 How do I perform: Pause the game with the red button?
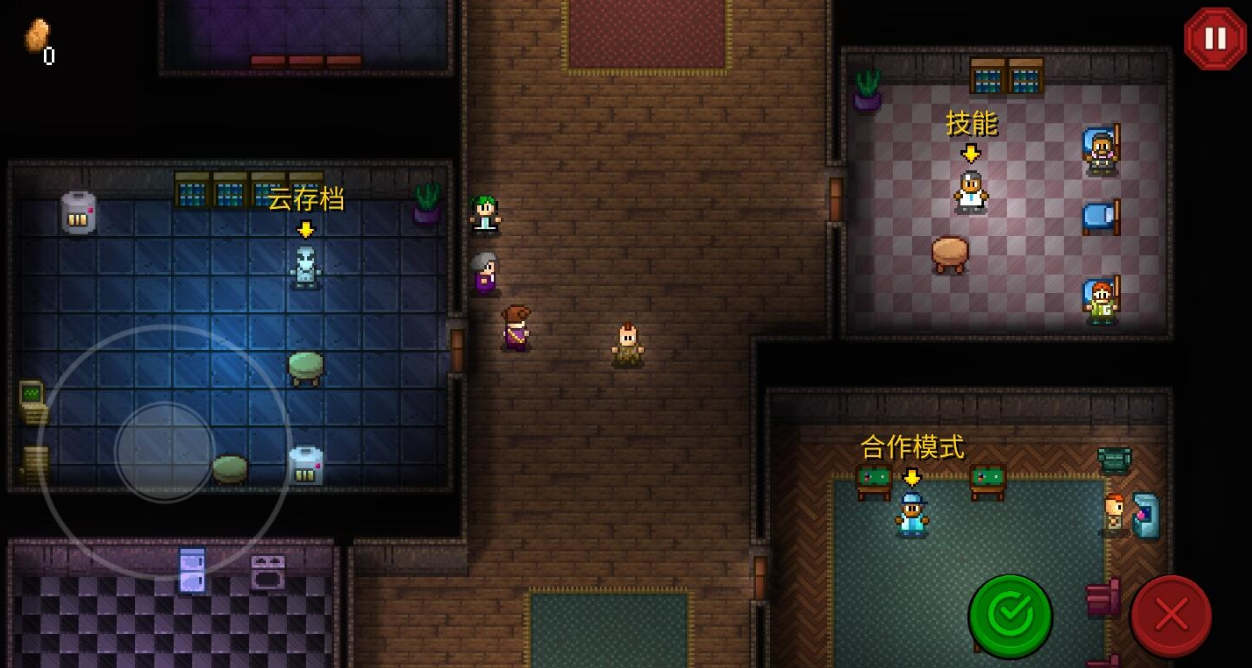tap(1215, 39)
